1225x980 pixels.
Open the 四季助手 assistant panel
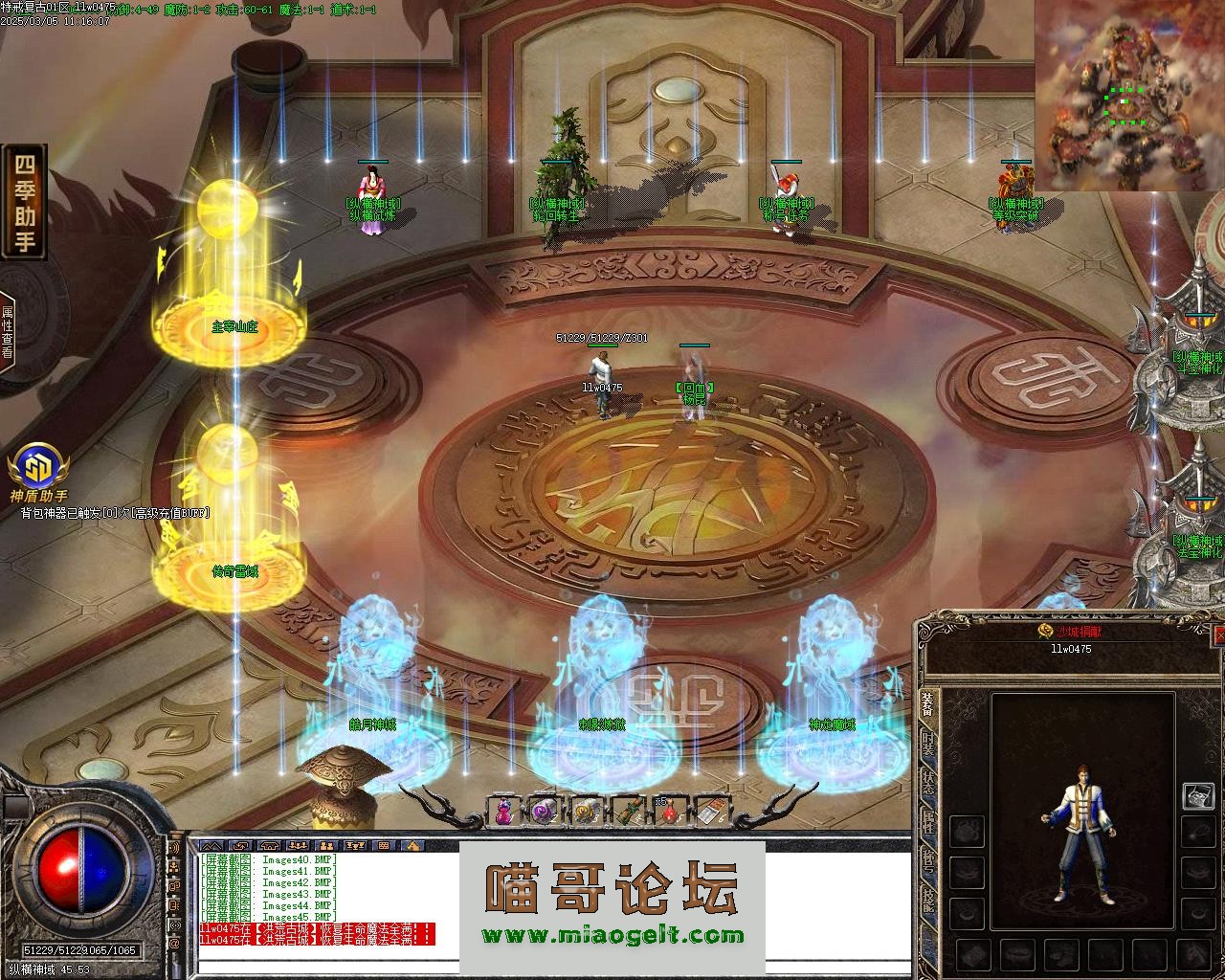point(24,202)
